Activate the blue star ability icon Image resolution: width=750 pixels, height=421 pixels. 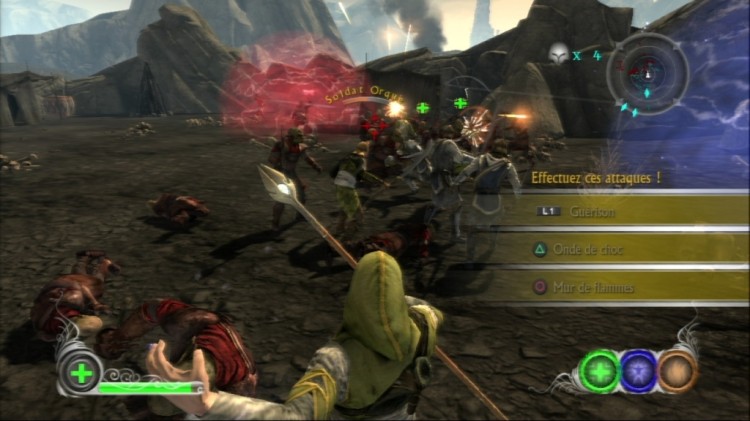(638, 370)
